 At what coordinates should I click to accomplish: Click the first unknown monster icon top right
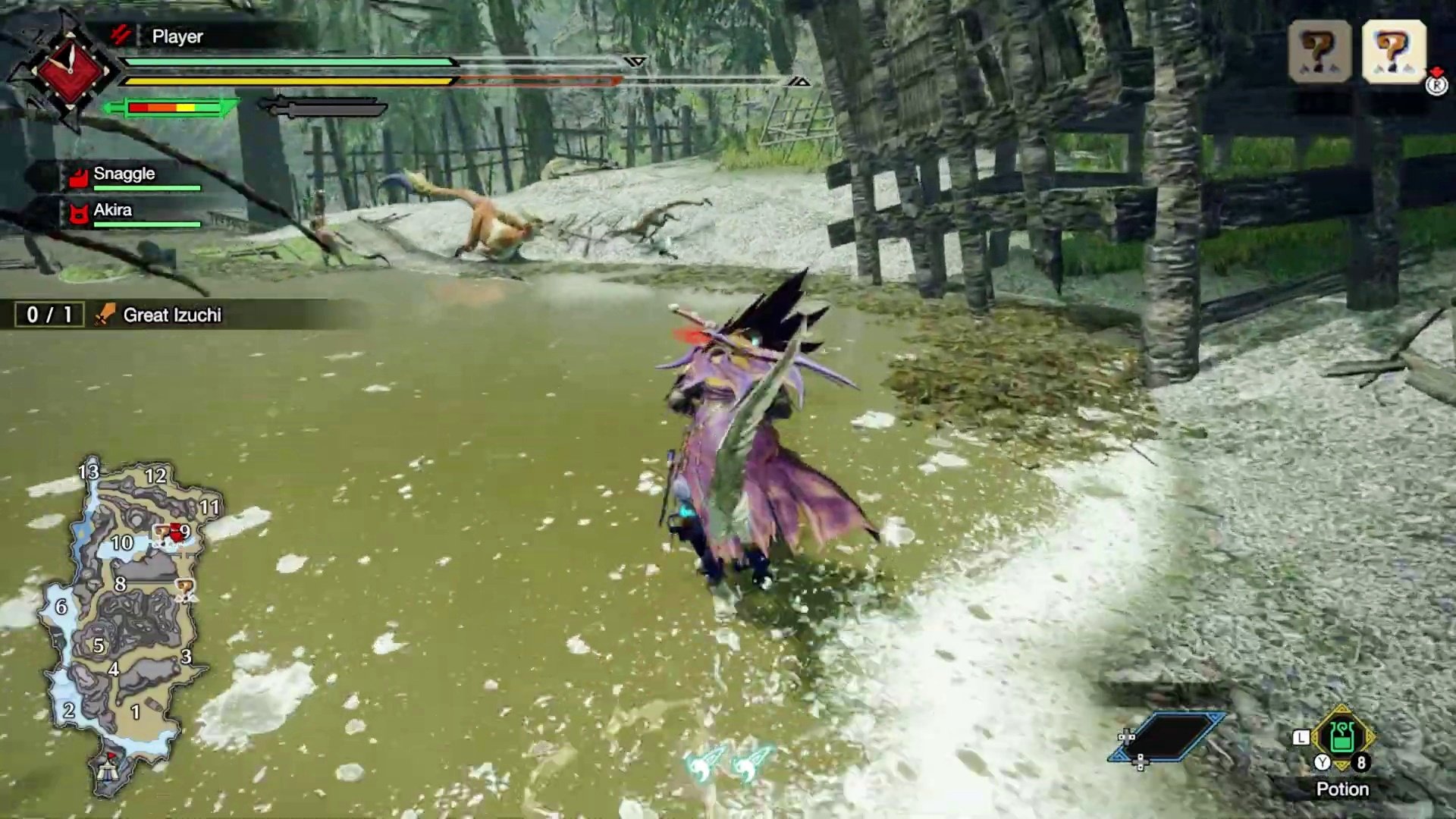[1321, 52]
